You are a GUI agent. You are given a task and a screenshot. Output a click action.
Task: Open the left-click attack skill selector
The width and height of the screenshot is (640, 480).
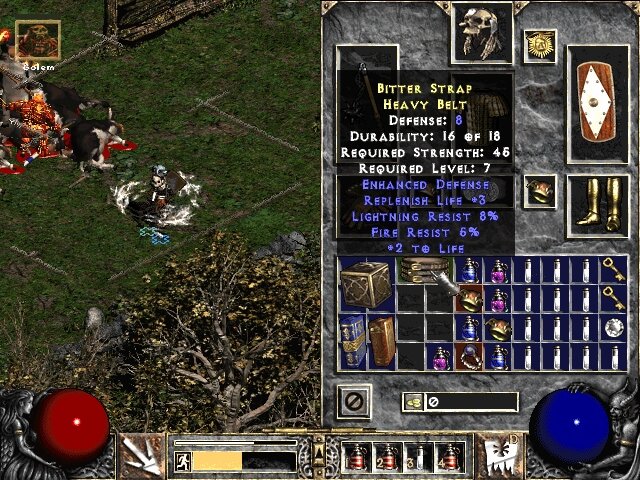pyautogui.click(x=139, y=455)
